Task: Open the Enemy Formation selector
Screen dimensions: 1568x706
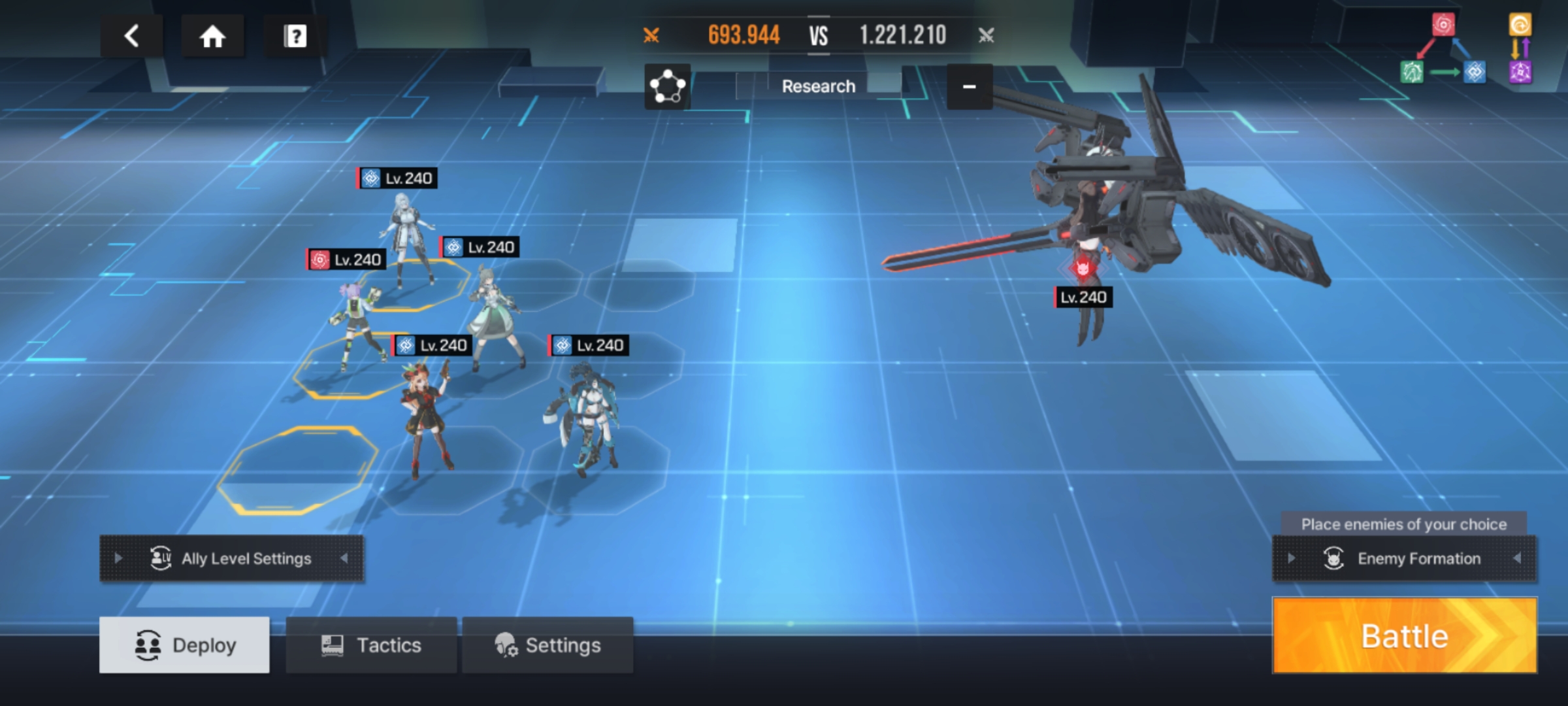Action: (x=1405, y=558)
